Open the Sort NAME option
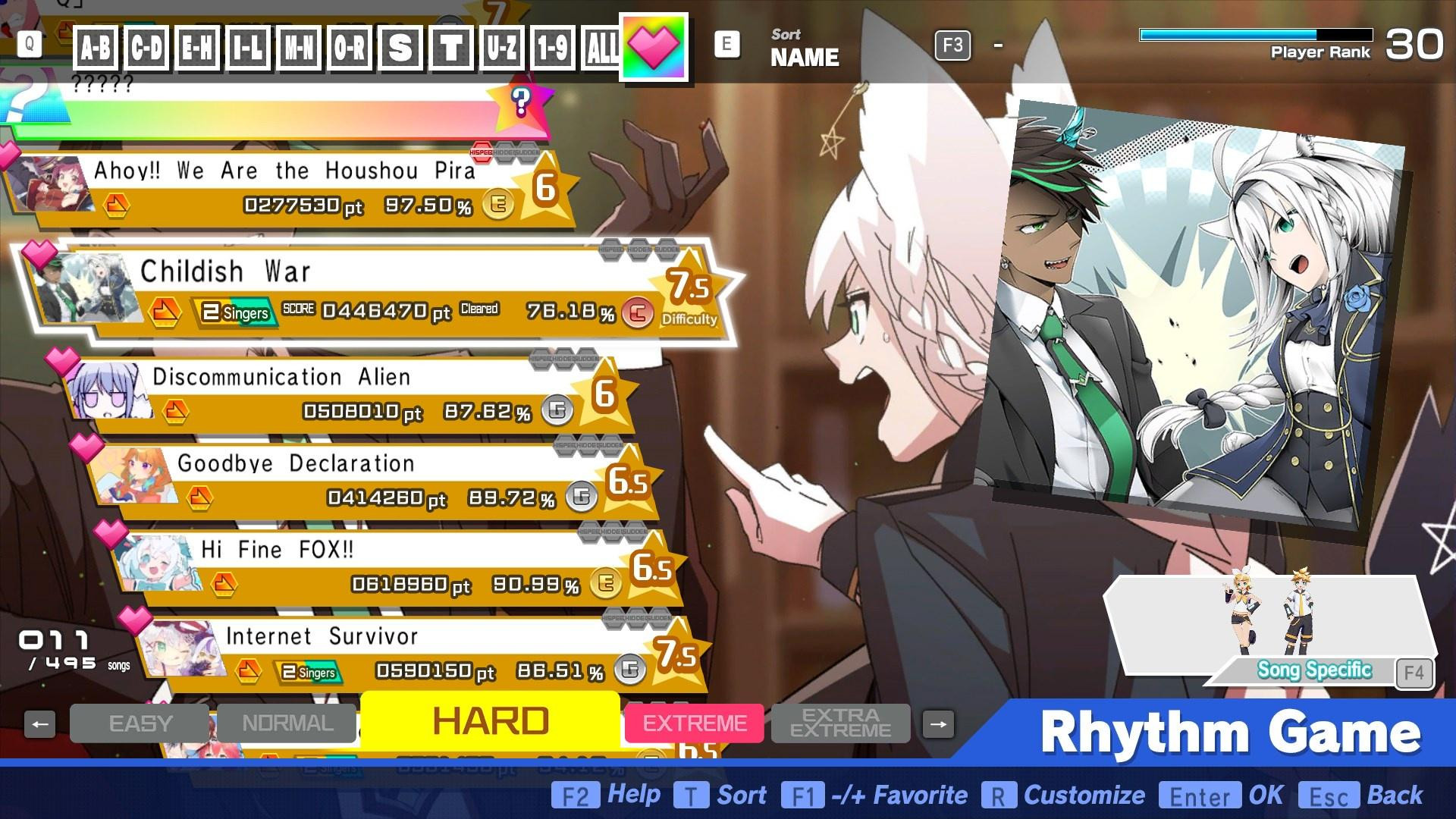 803,47
